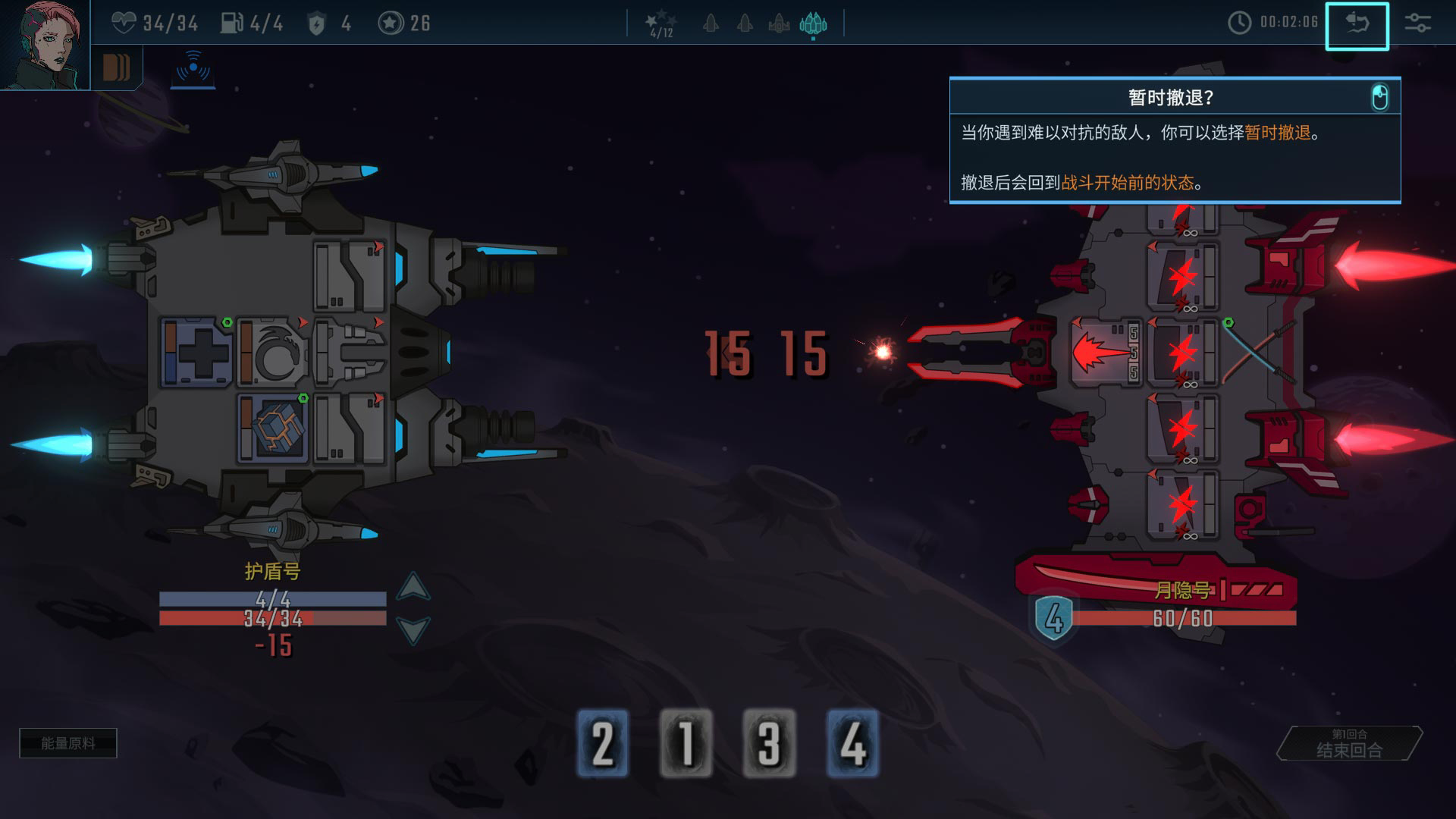The image size is (1456, 819).
Task: Choose the energy die showing 3
Action: (x=769, y=743)
